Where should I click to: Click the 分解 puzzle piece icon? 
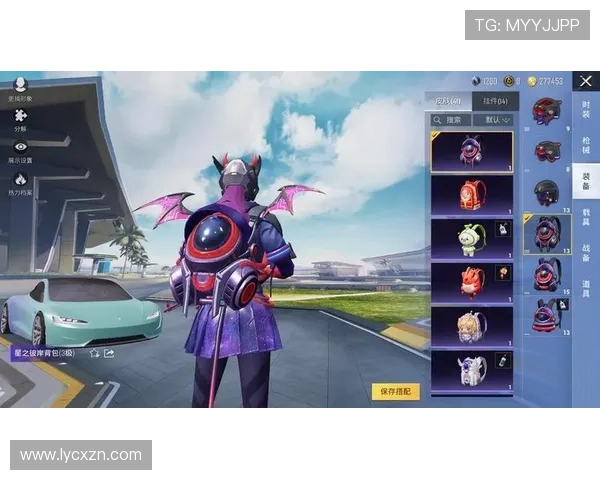pyautogui.click(x=20, y=120)
